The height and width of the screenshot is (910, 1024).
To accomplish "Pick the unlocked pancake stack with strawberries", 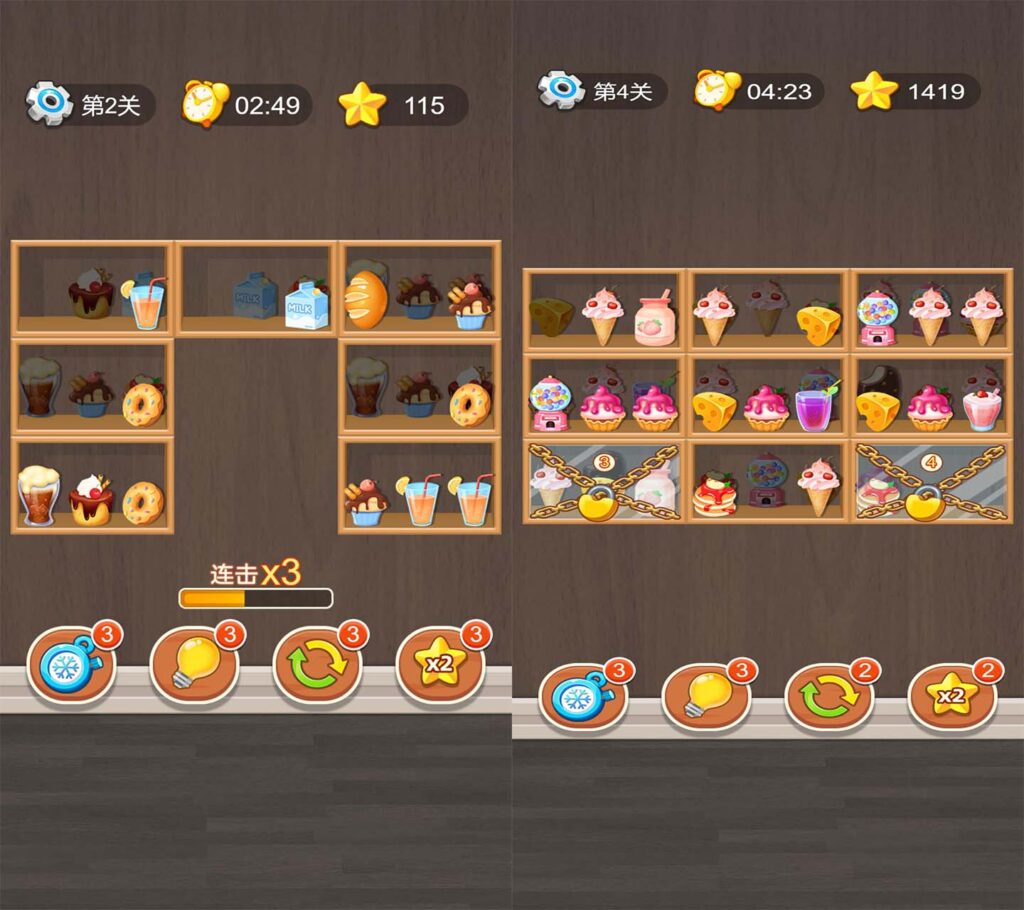I will 715,495.
